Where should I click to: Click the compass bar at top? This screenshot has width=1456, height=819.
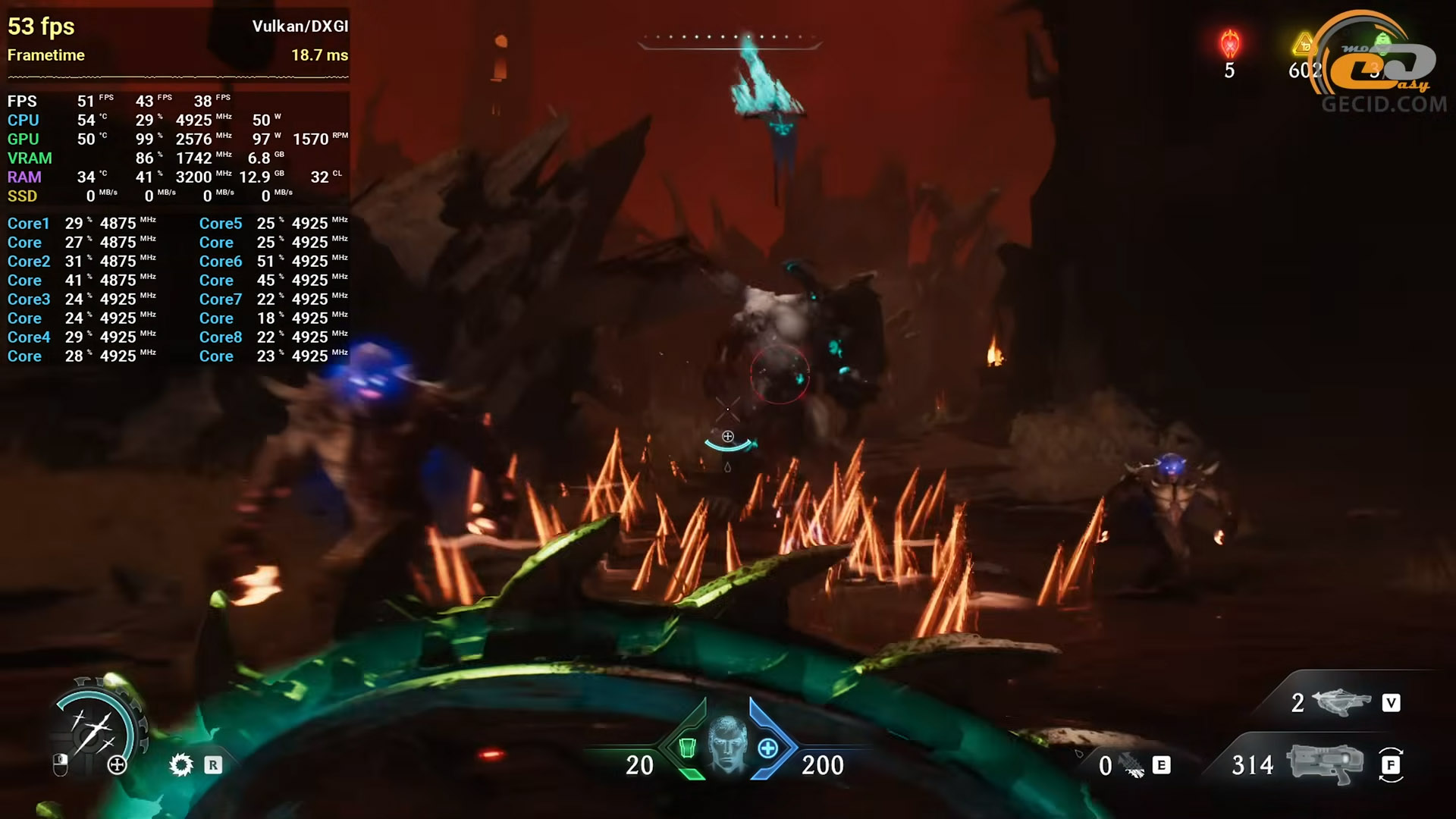coord(729,38)
